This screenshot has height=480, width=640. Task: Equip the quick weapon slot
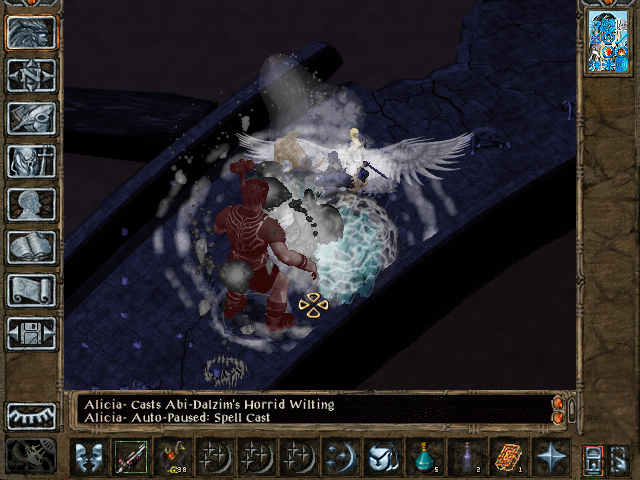pyautogui.click(x=130, y=457)
